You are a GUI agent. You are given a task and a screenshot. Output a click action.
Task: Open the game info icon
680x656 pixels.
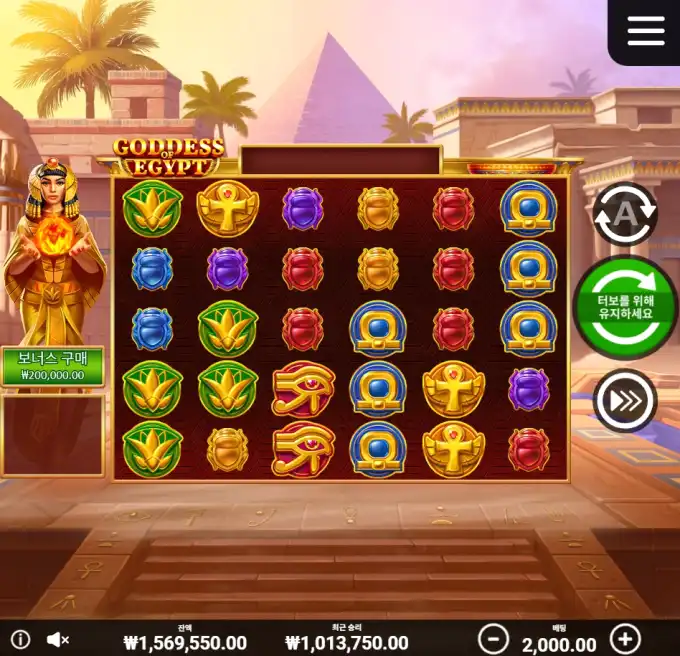coord(20,639)
